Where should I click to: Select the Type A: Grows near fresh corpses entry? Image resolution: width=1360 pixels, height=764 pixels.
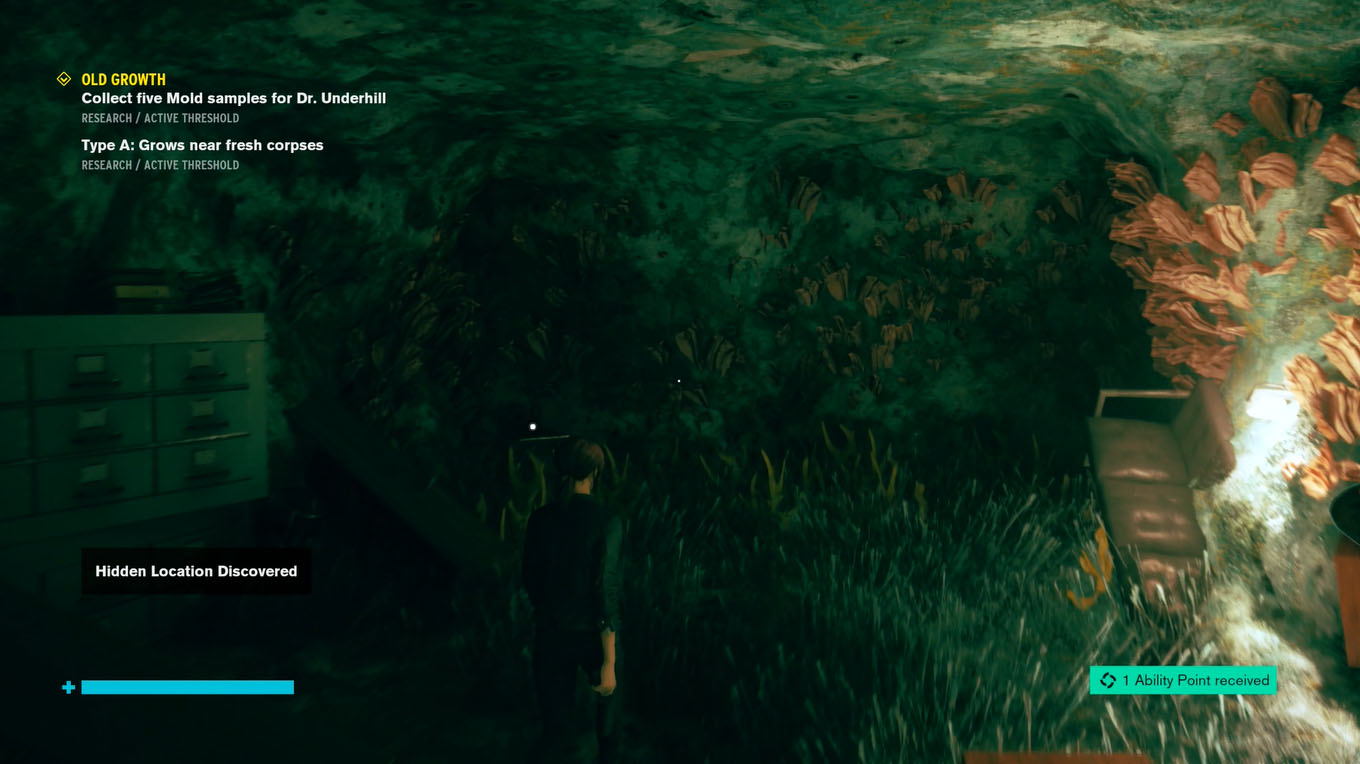point(202,145)
